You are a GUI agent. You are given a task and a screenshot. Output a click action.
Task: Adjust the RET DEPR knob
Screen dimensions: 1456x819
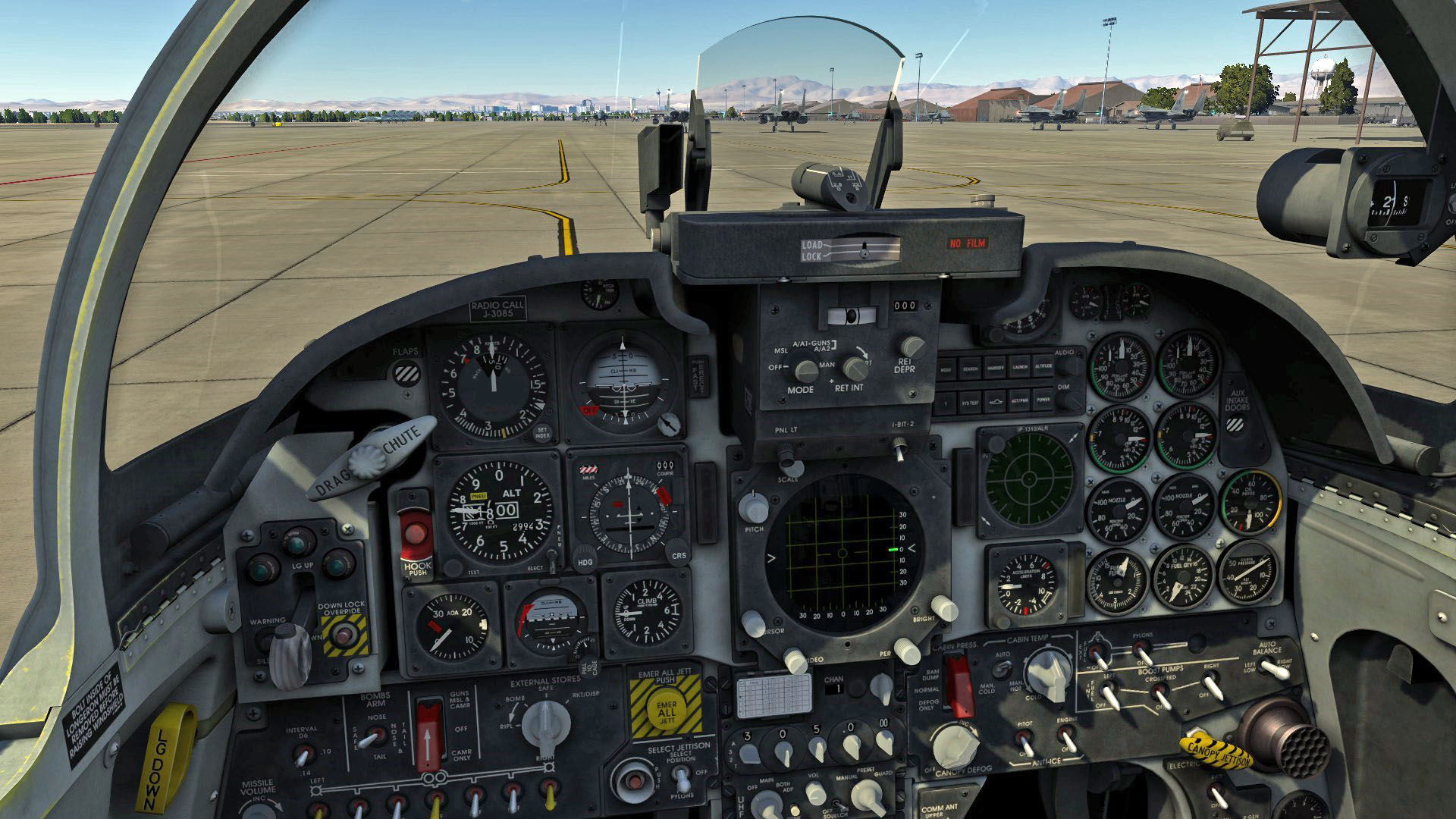click(912, 347)
